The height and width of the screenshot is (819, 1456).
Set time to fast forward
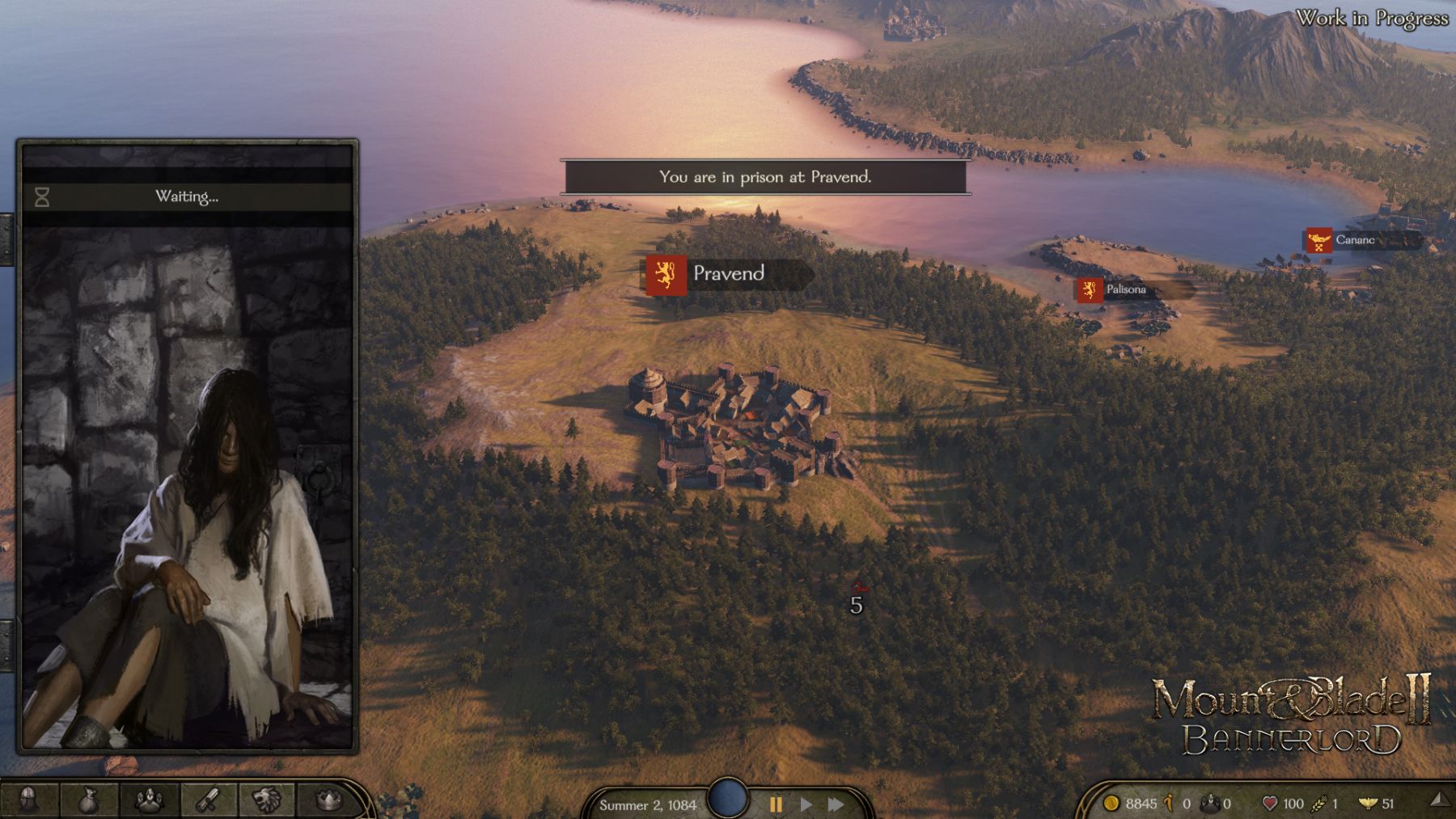(x=836, y=804)
